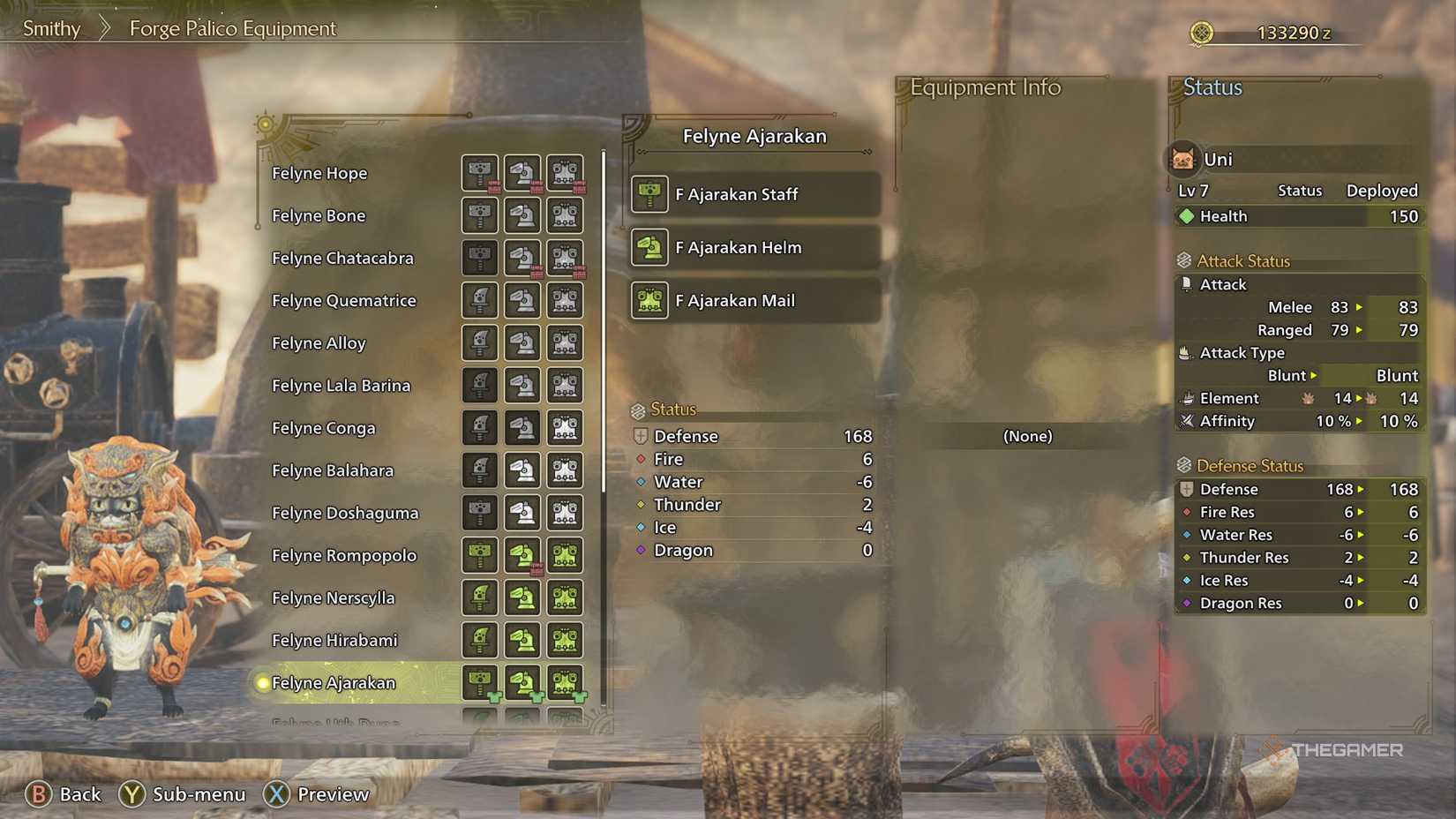Click the hammer weapon icon beside Felyne Hope

click(479, 173)
